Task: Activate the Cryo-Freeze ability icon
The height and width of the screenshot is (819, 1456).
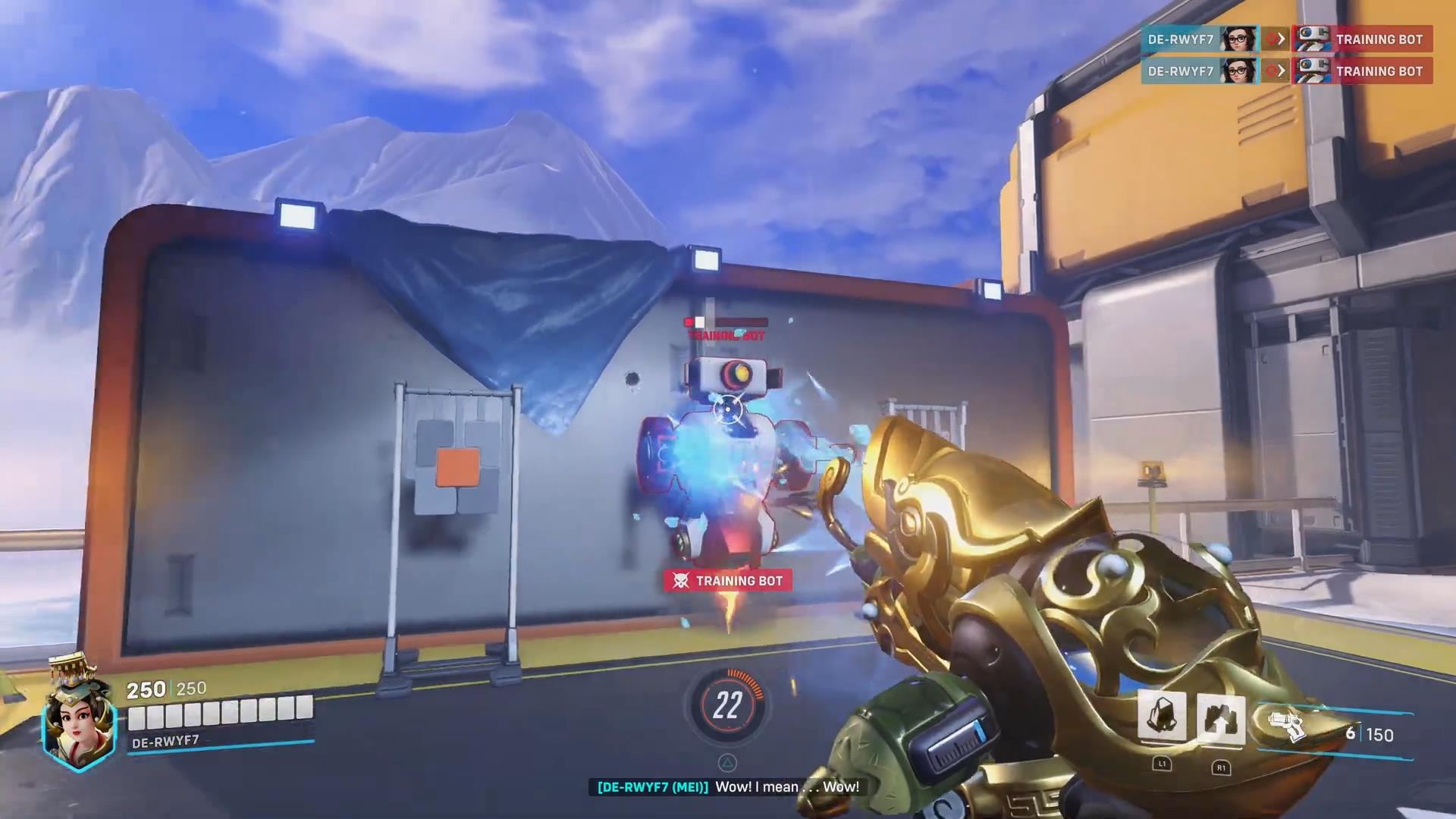Action: pyautogui.click(x=1162, y=717)
